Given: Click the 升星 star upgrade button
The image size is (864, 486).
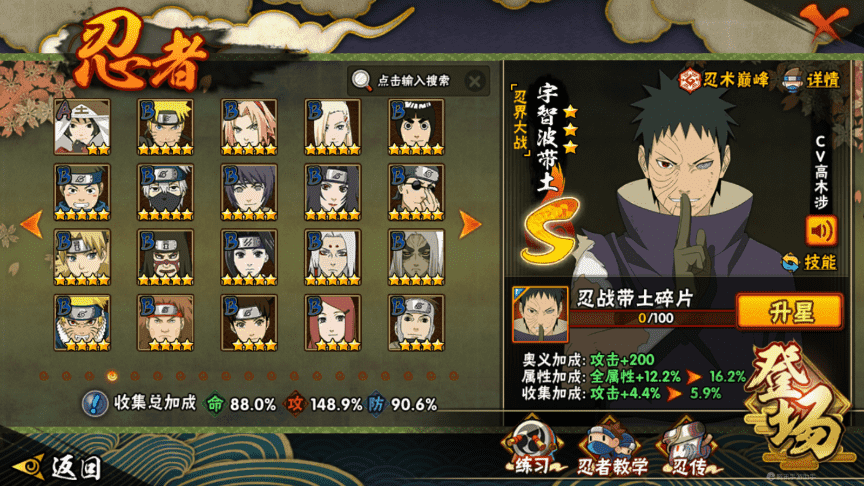Looking at the screenshot, I should [789, 310].
